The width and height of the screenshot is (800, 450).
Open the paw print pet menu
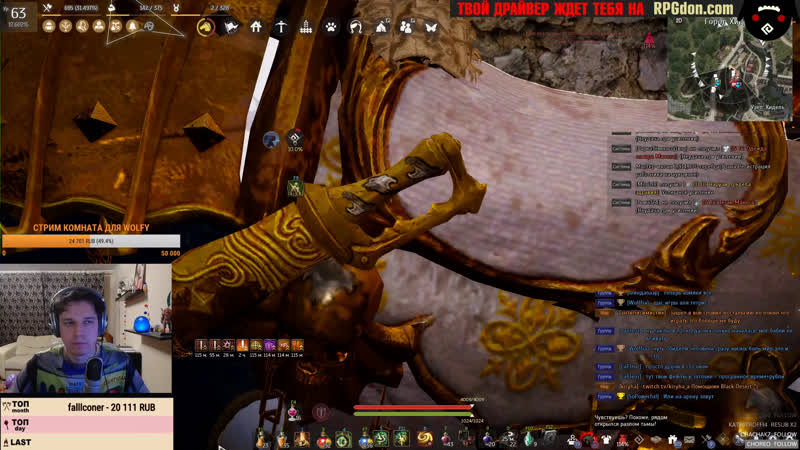click(331, 27)
